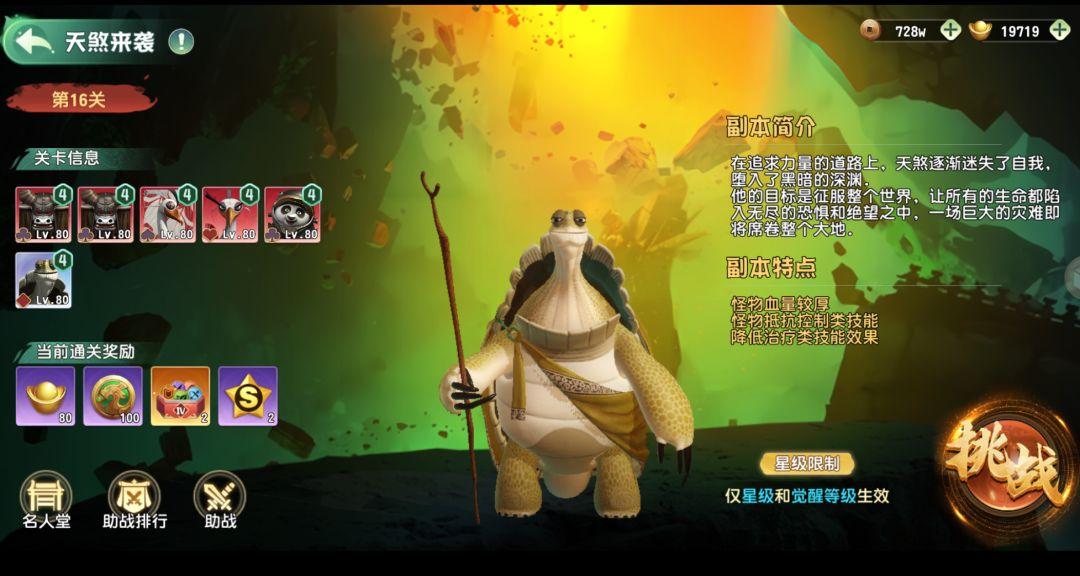This screenshot has height=576, width=1080.
Task: Tap the 第16关 stage label
Action: 80,99
